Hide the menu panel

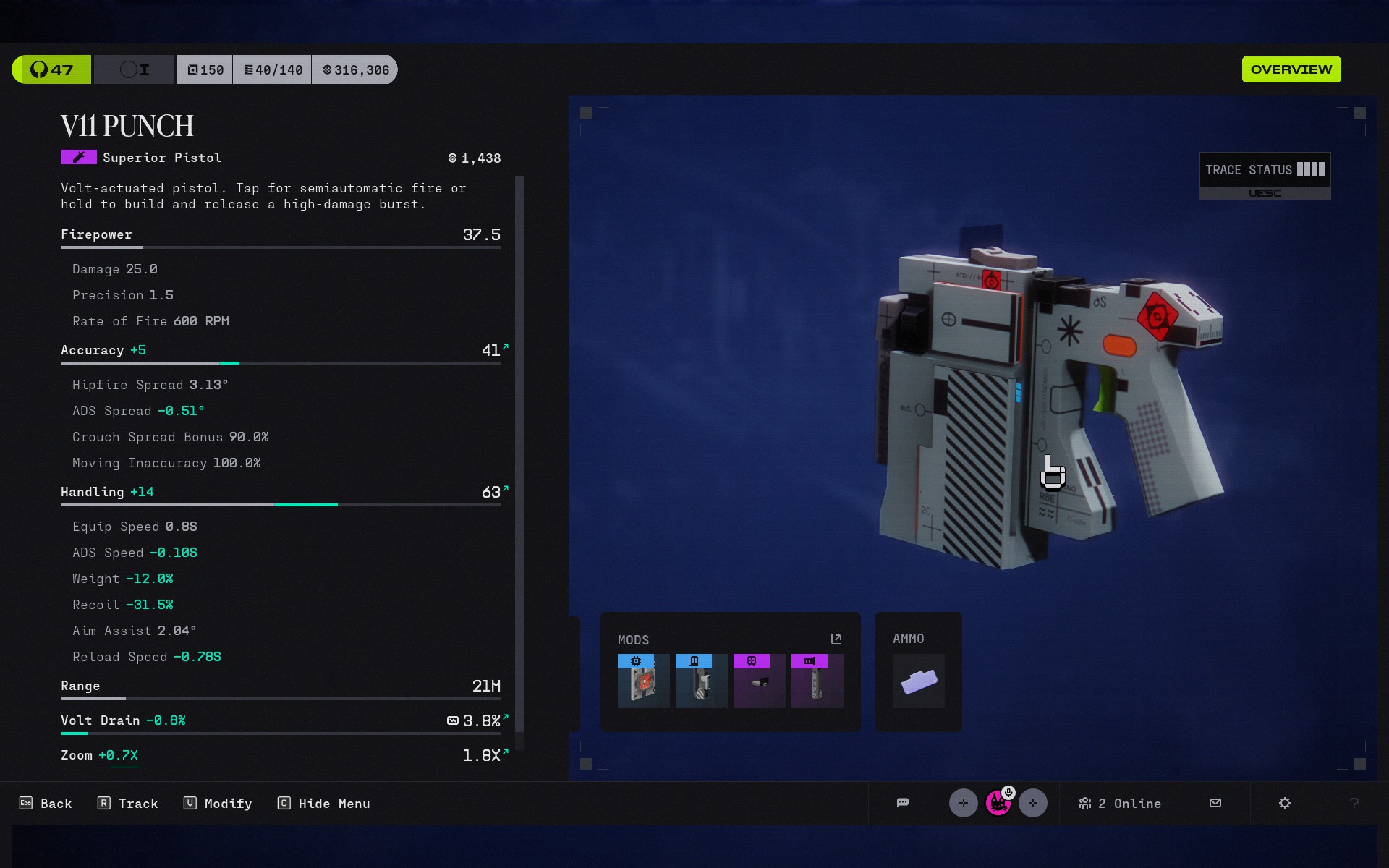point(324,804)
